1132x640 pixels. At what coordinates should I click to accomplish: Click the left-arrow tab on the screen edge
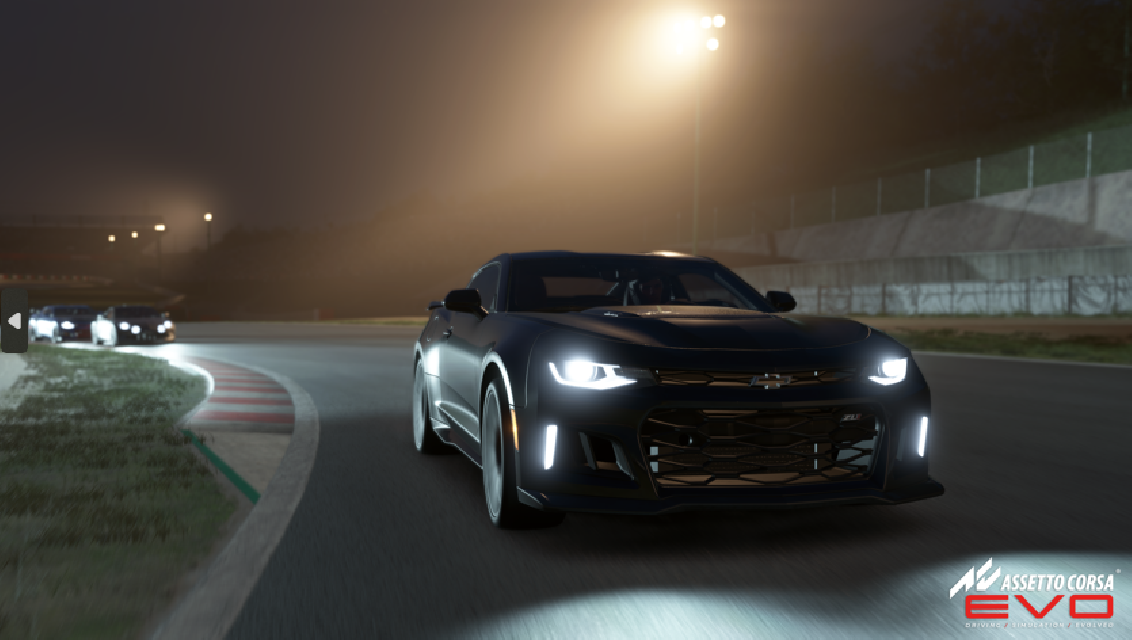point(14,321)
